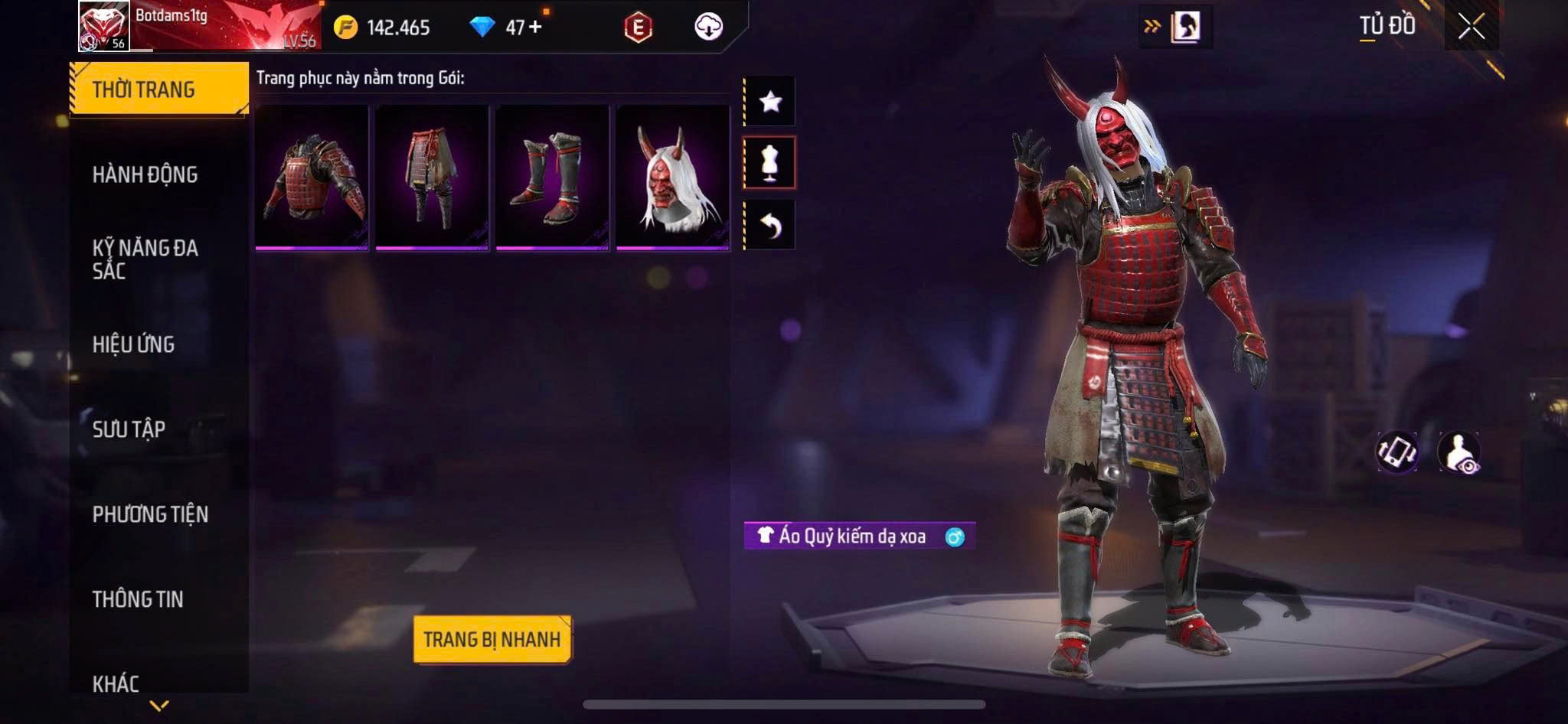Pick the samurai boots item
The height and width of the screenshot is (724, 1568).
click(552, 178)
